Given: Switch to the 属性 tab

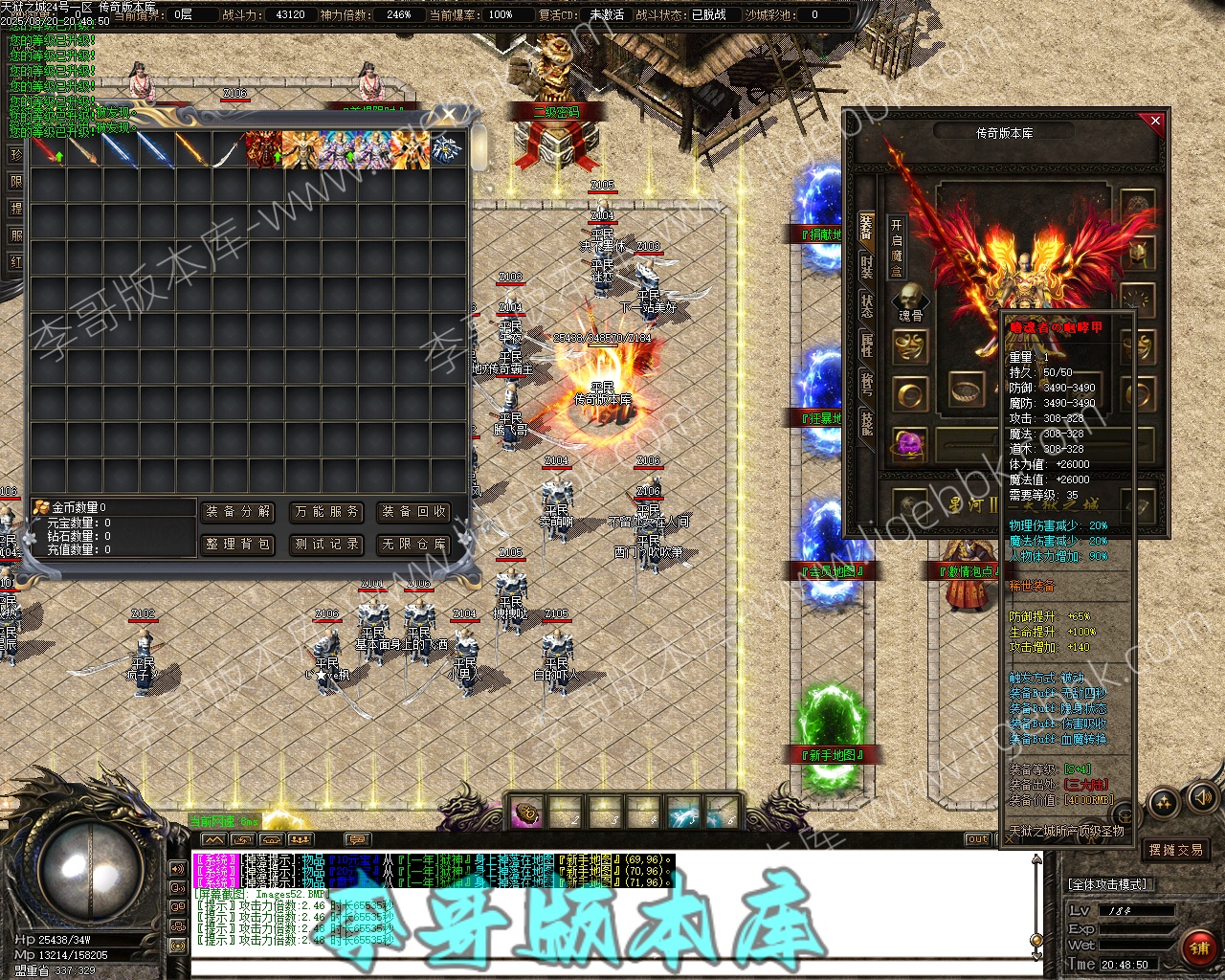Looking at the screenshot, I should coord(866,345).
